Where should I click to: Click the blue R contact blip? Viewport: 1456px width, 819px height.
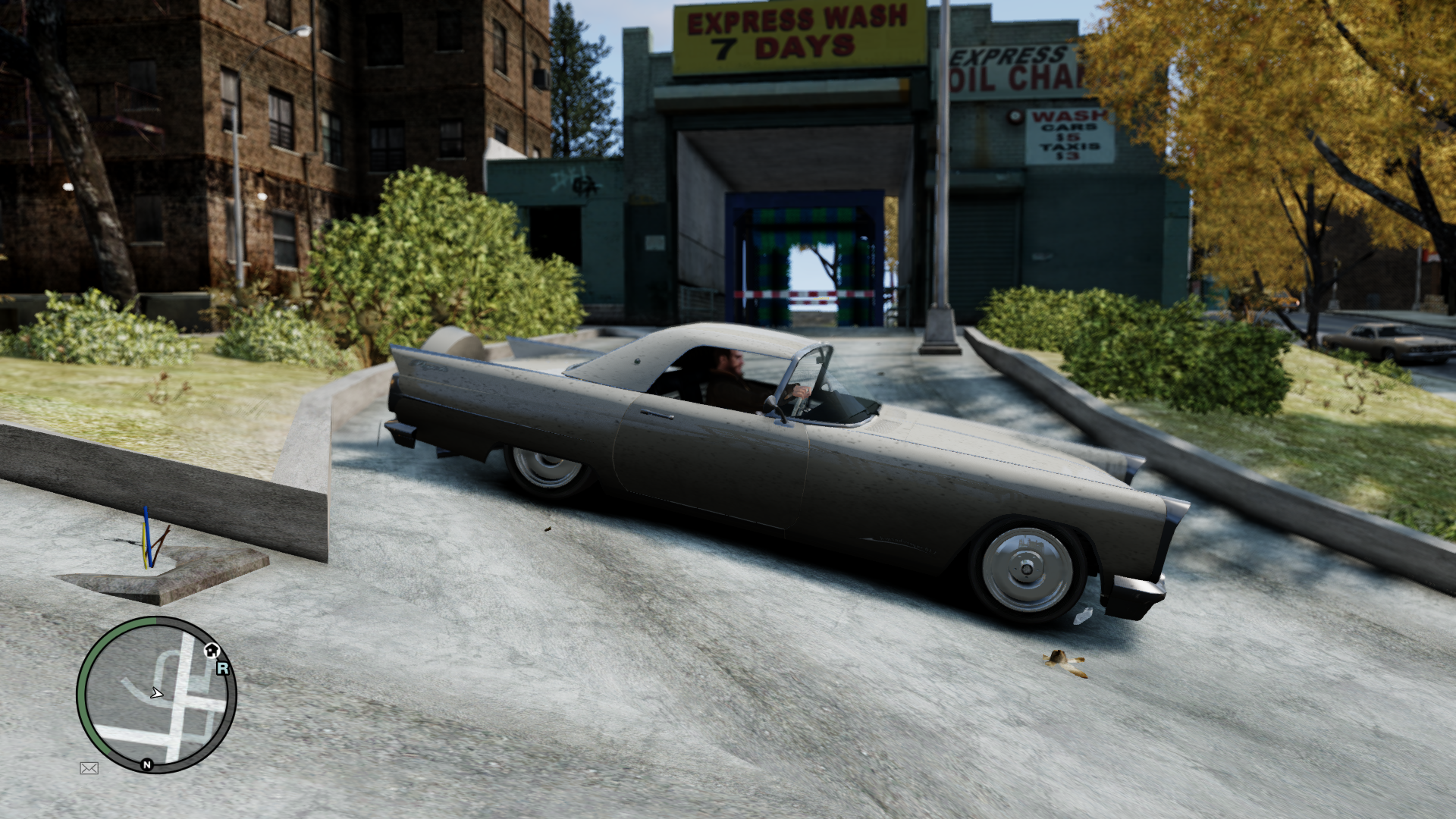(223, 668)
